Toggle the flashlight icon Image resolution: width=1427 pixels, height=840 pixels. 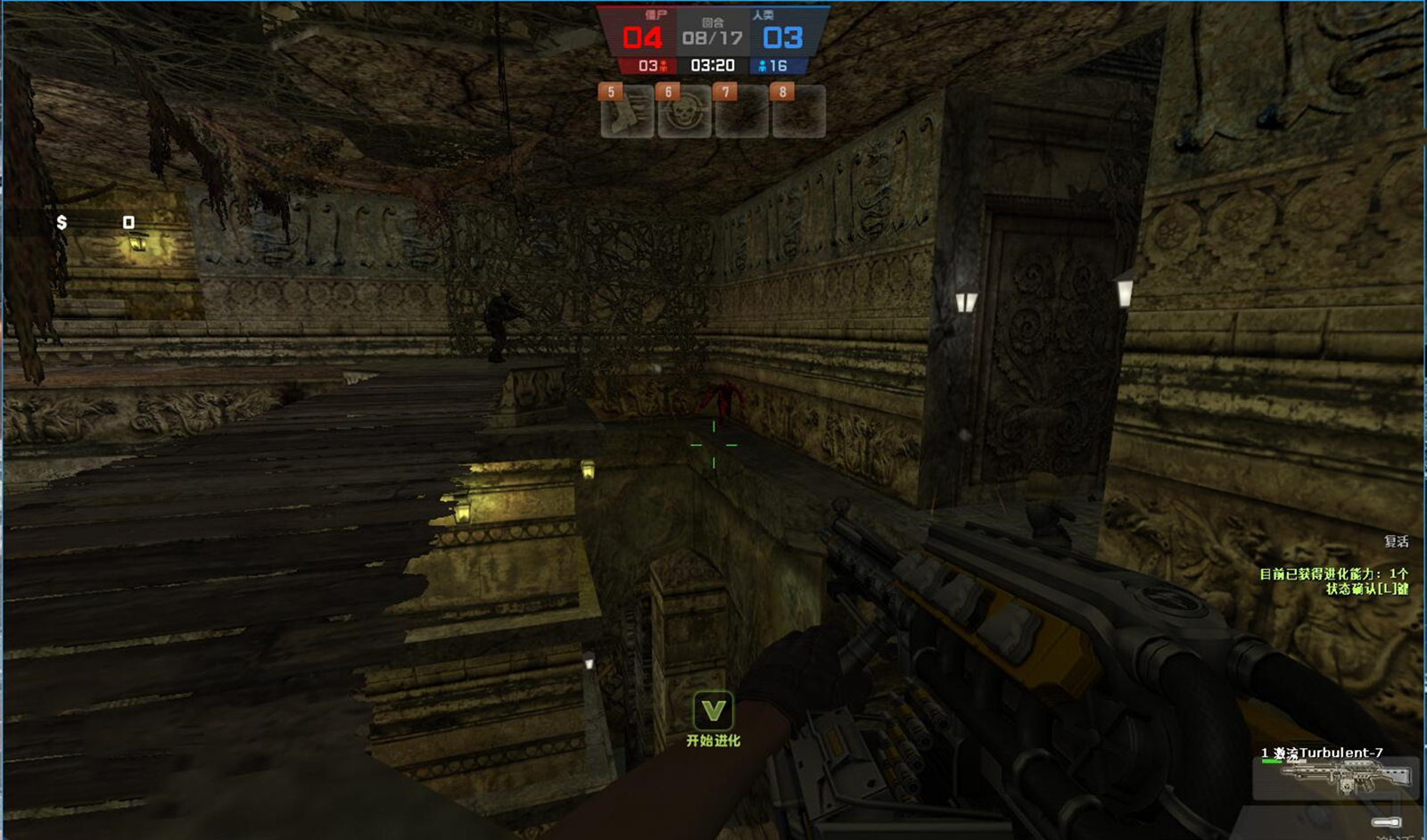click(1387, 822)
